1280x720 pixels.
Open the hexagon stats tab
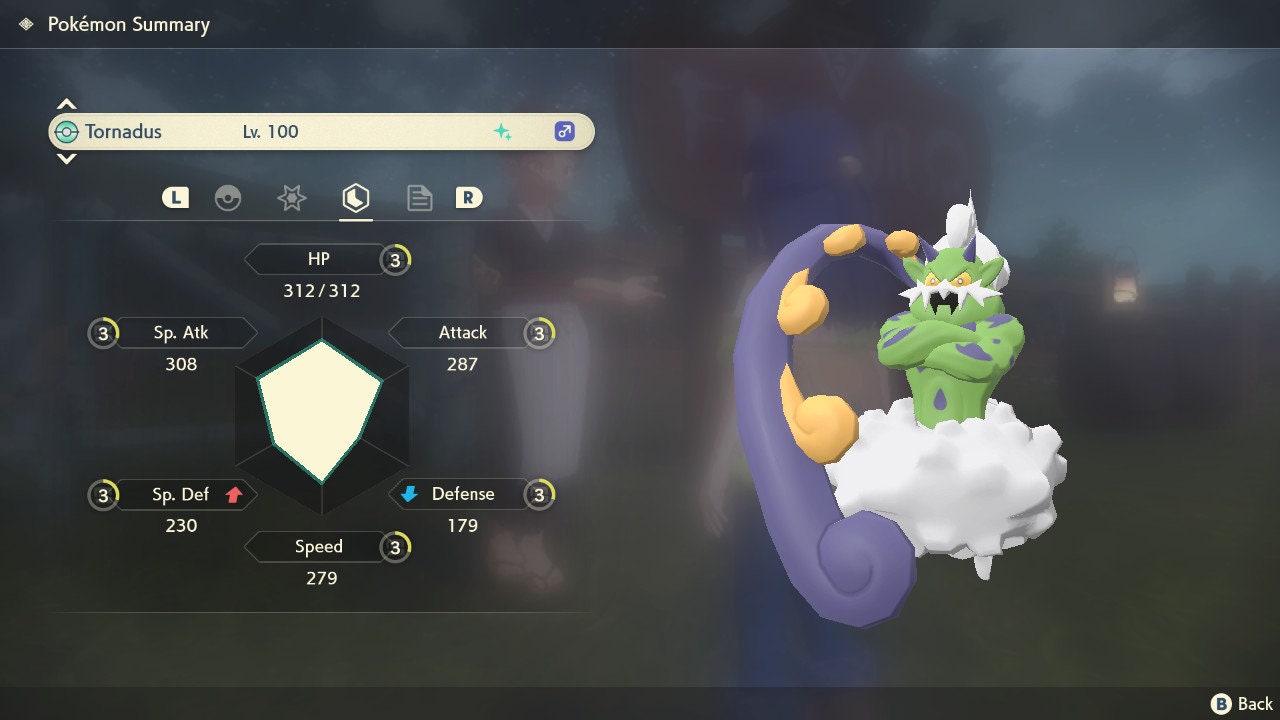pyautogui.click(x=355, y=198)
